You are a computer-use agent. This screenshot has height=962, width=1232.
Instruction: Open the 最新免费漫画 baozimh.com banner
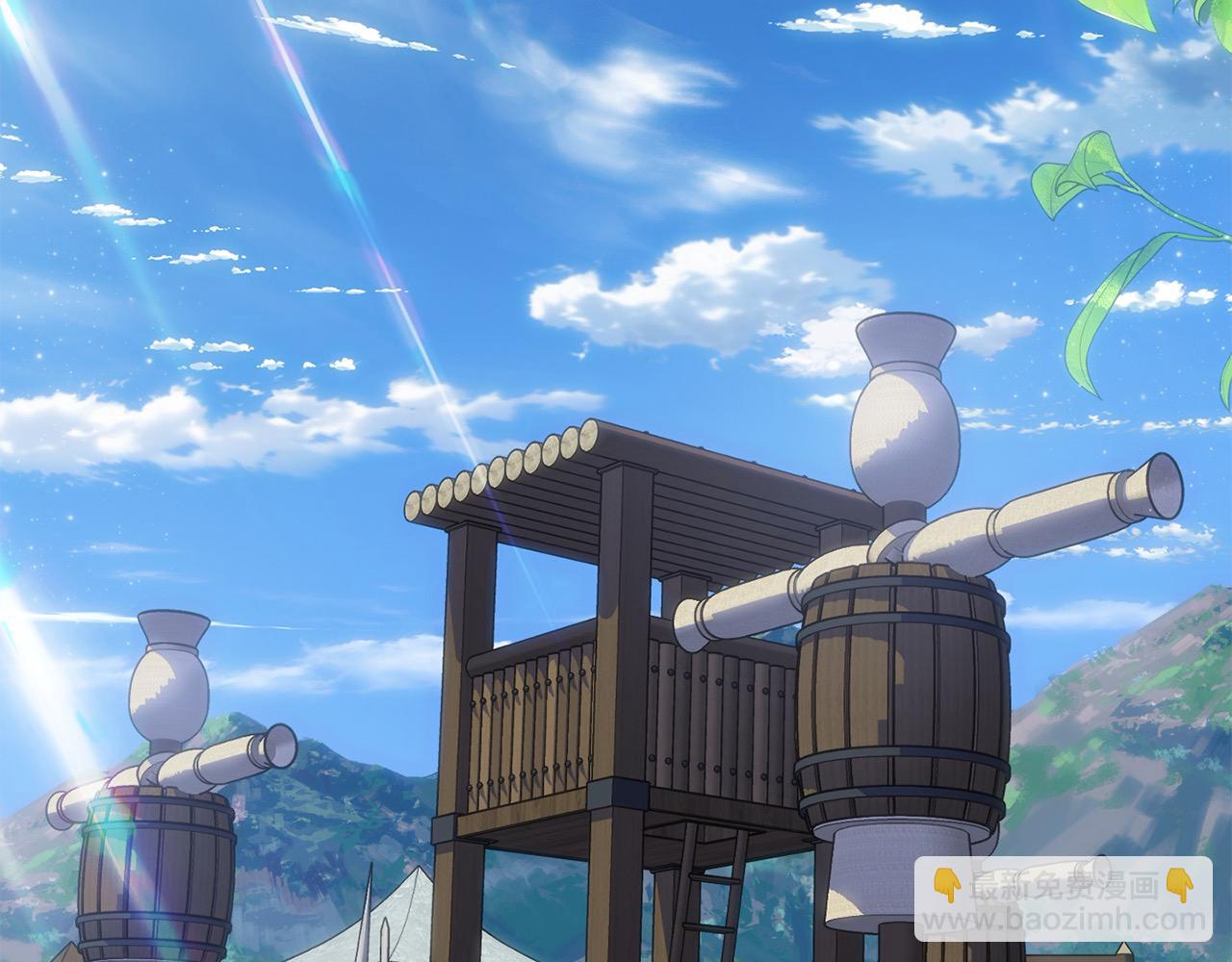pyautogui.click(x=1063, y=899)
